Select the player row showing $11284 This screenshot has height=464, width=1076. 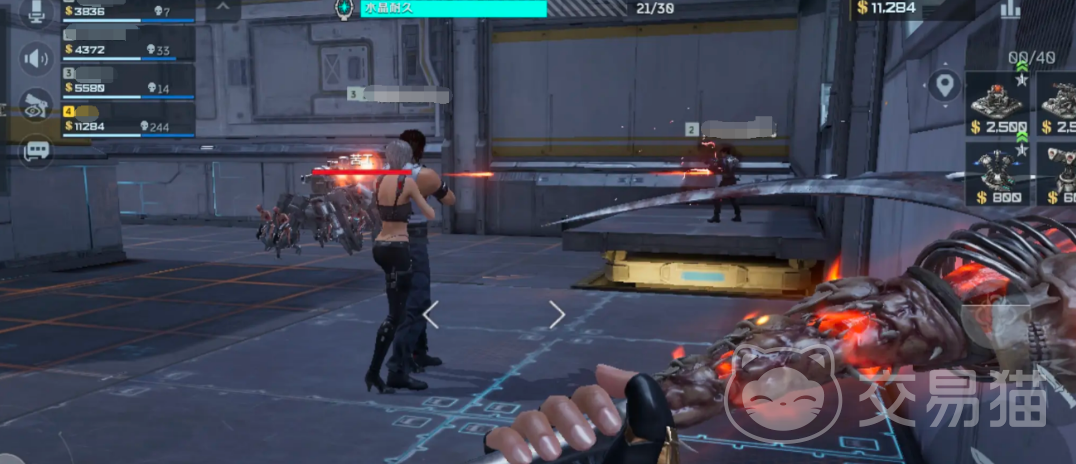[x=128, y=120]
